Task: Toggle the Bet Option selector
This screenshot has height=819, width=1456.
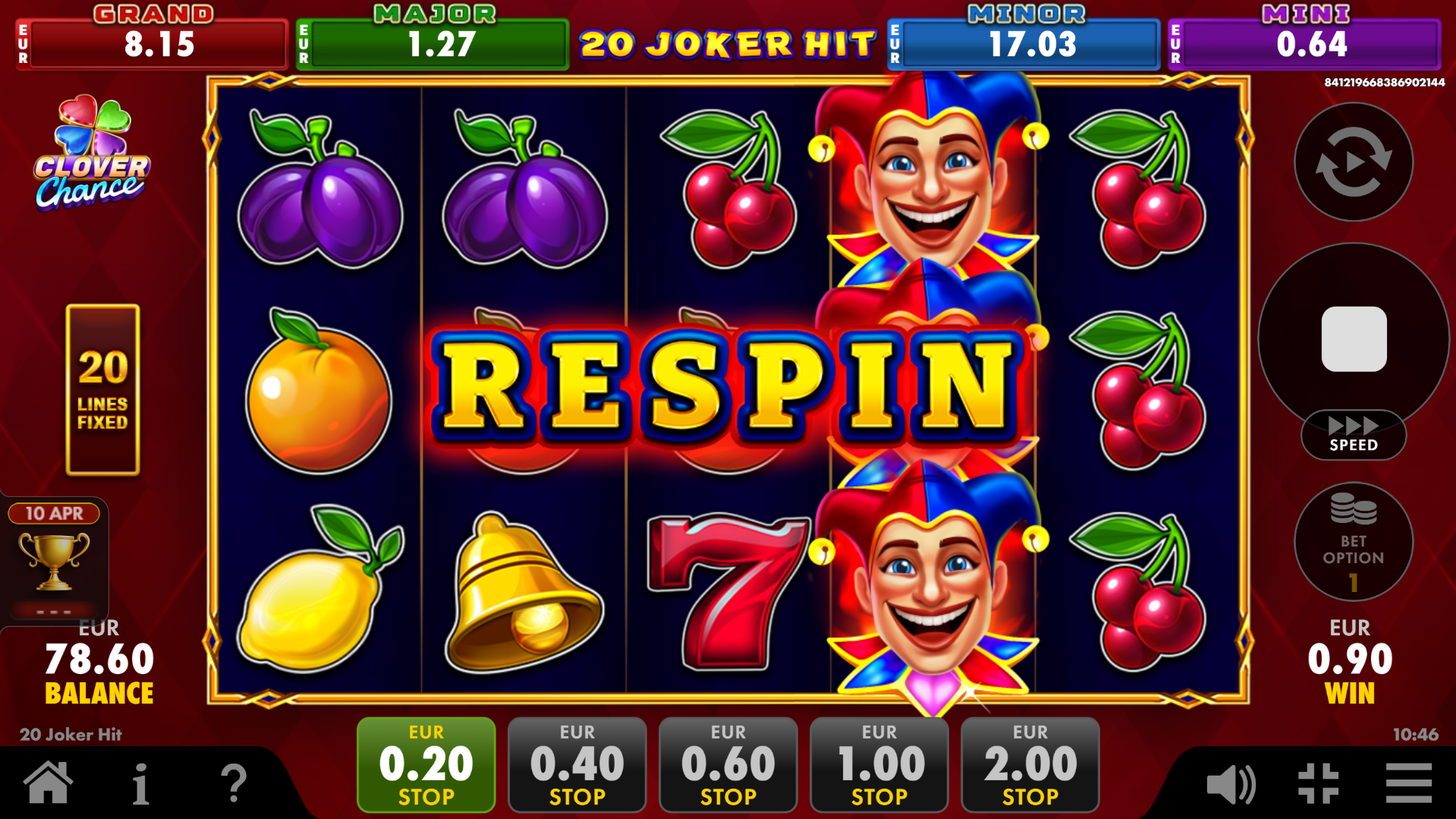Action: point(1353,542)
